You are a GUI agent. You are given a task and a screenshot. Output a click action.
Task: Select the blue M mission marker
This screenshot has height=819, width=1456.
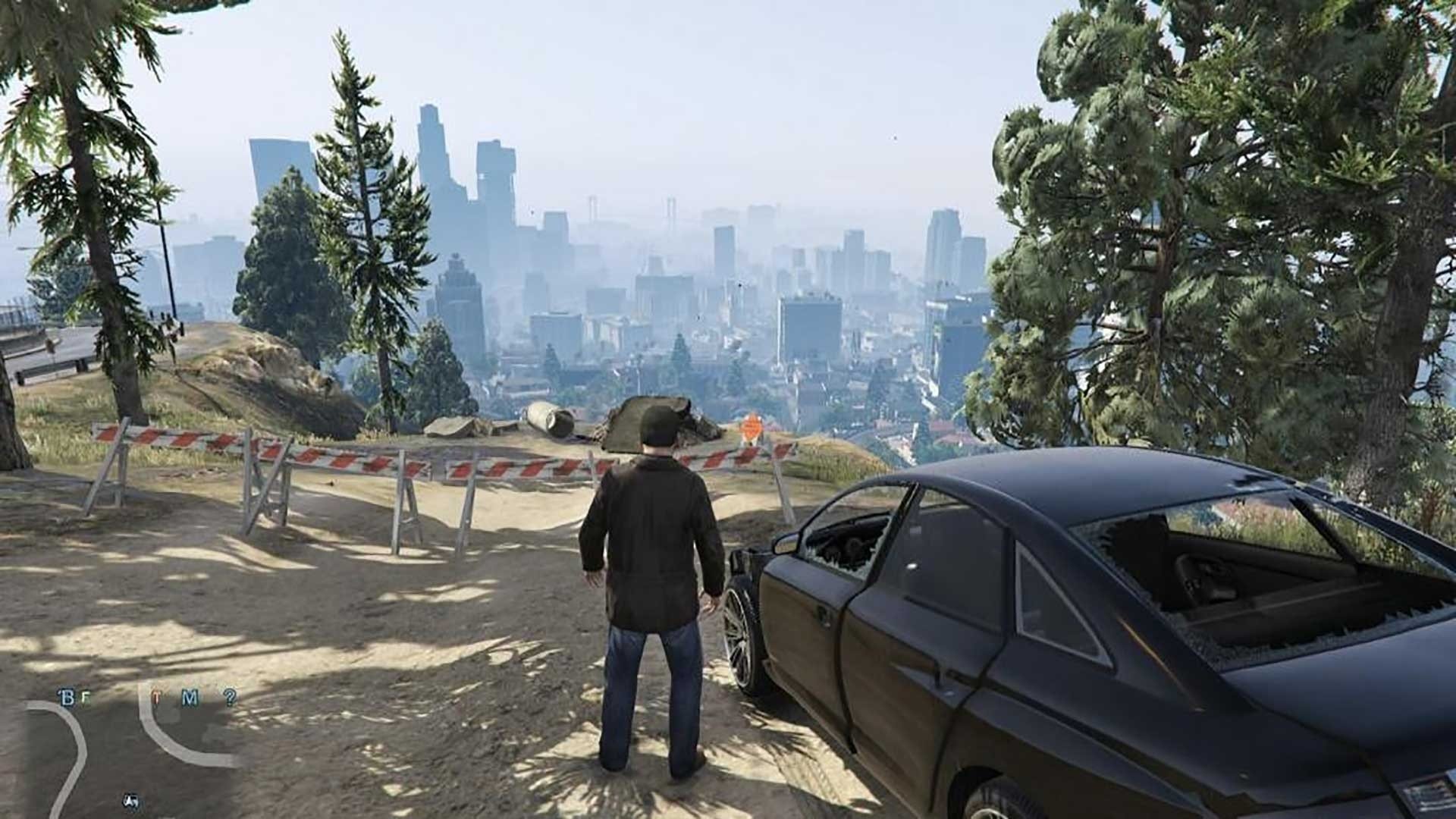pos(190,698)
